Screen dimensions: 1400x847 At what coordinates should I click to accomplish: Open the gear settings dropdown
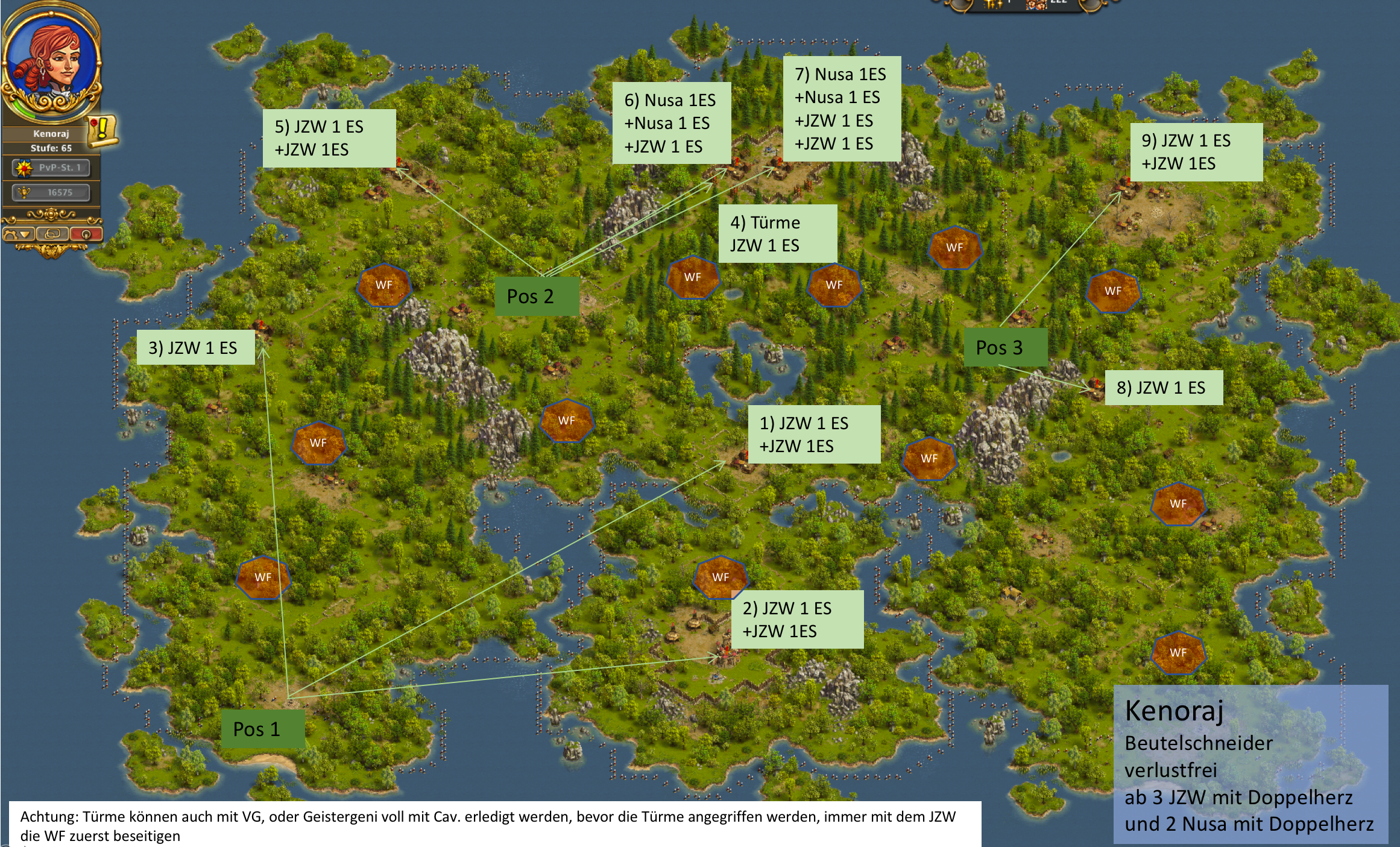[x=18, y=234]
